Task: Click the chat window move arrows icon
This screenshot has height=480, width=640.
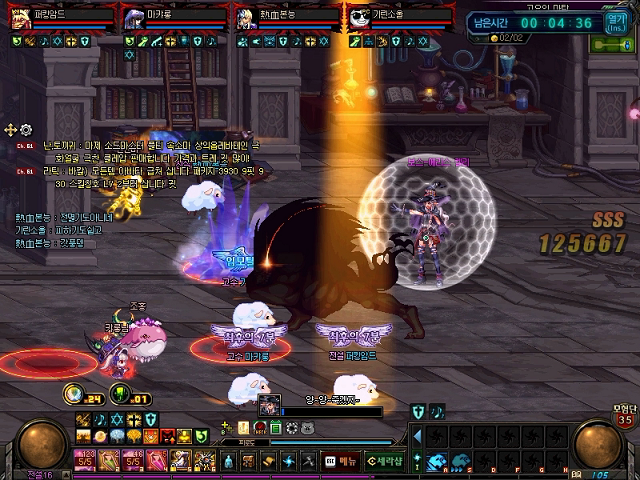Action: (x=11, y=130)
